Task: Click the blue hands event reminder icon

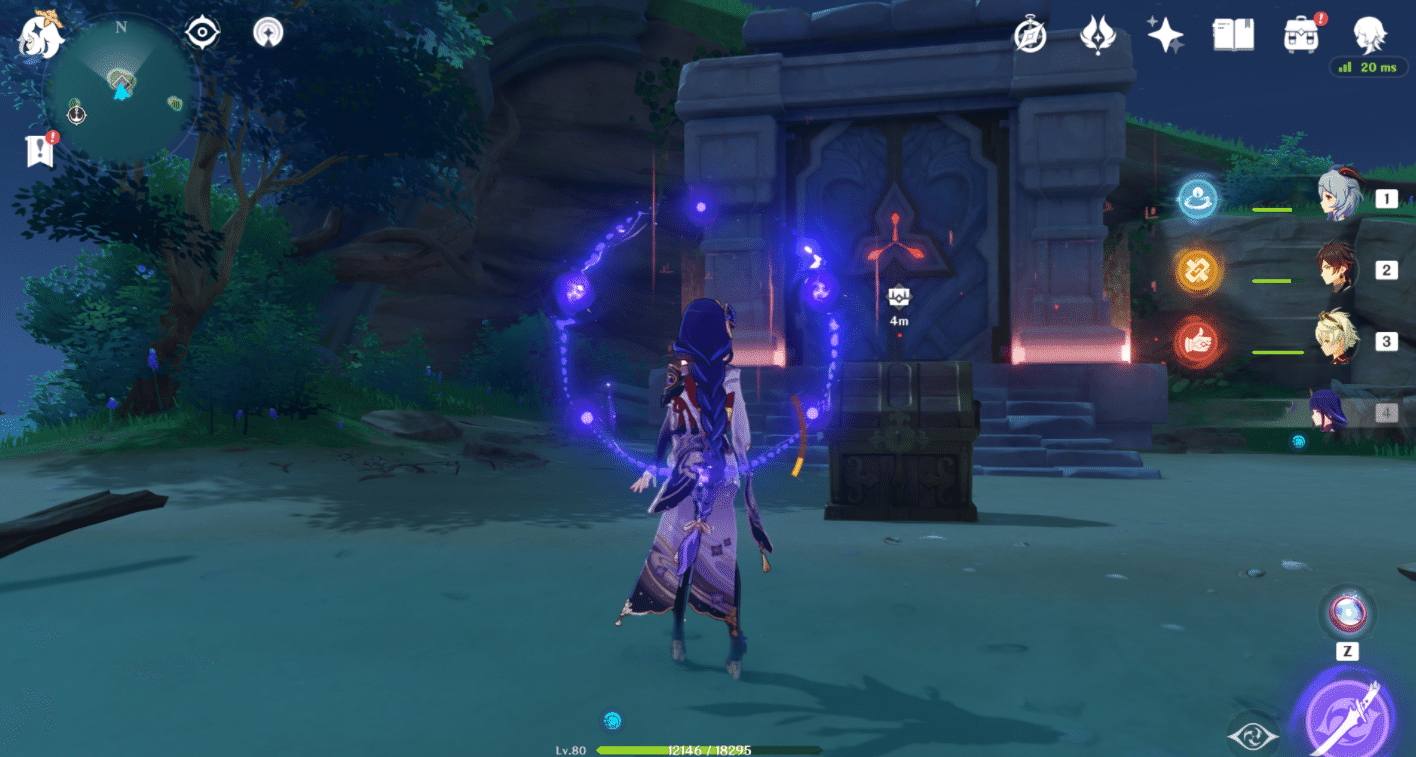Action: click(x=1197, y=198)
